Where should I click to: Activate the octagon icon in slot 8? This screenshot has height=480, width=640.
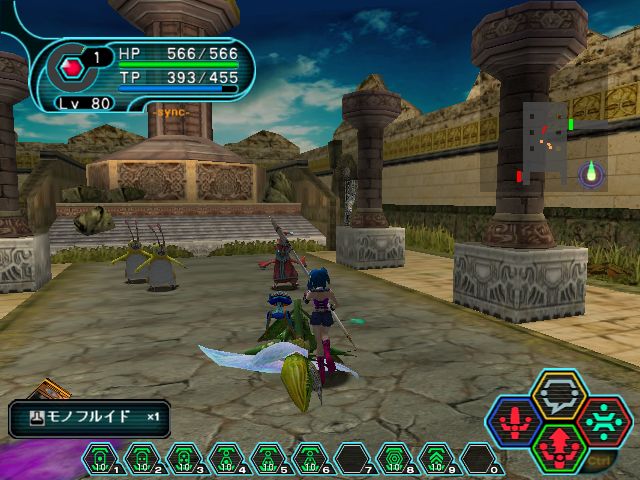395,459
